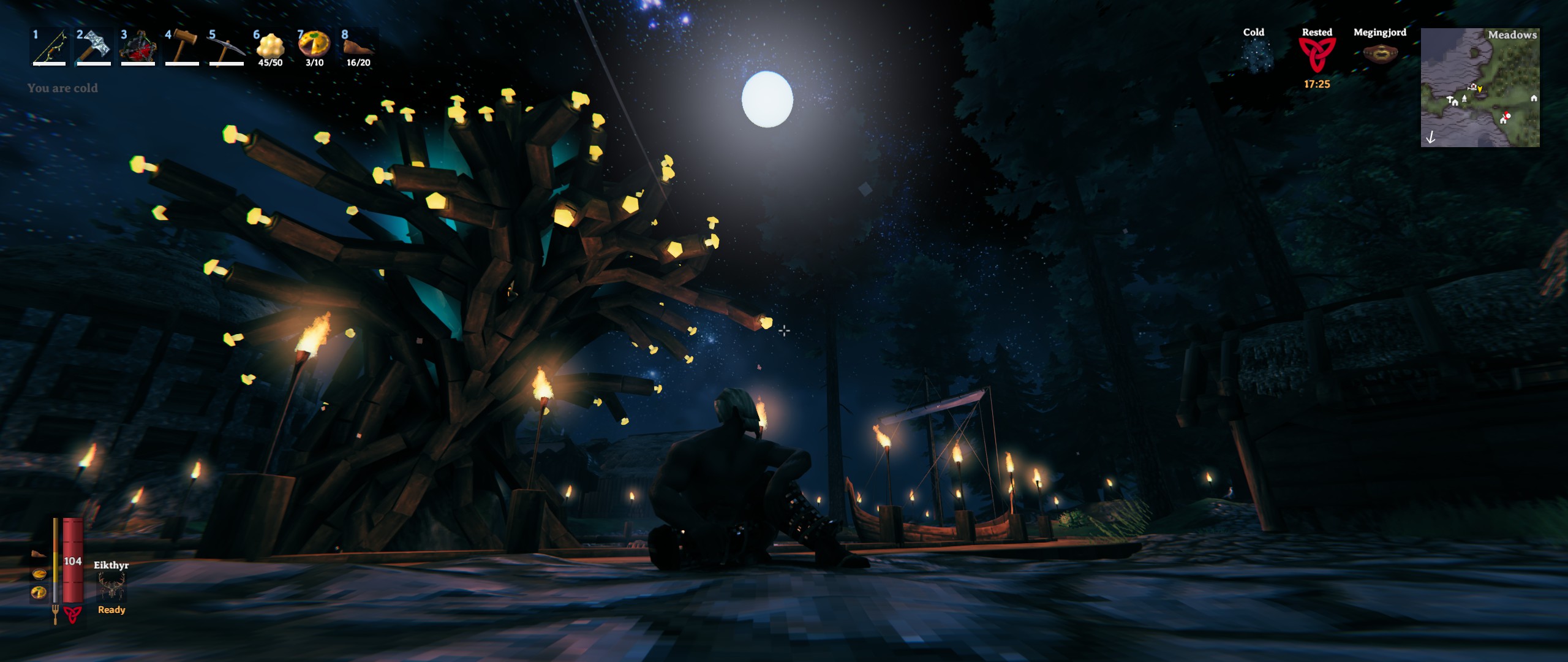Screen dimensions: 1568x662
Task: Click the Cold status effect icon
Action: (1256, 55)
